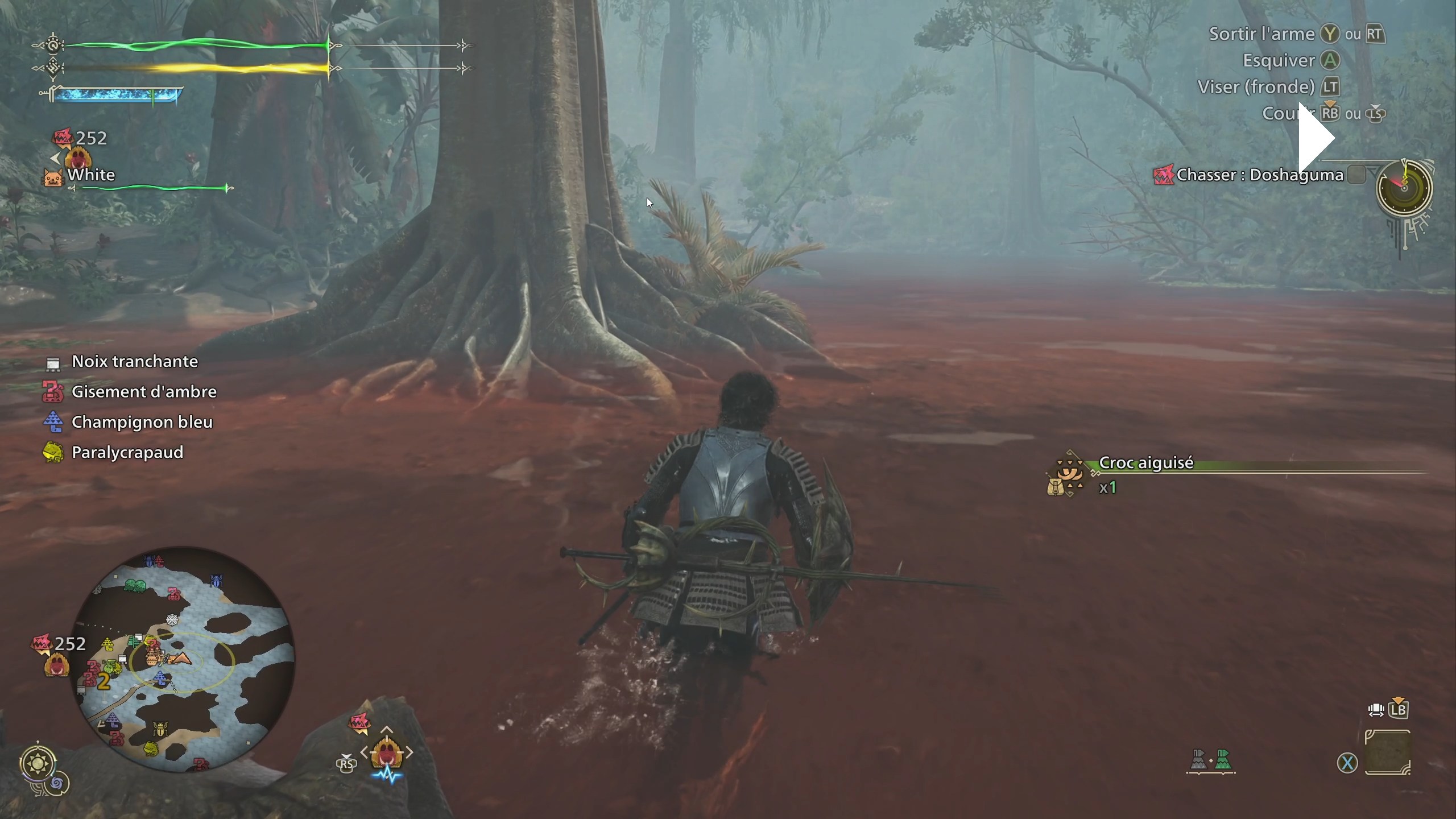
Task: Open the radial menu via the RS prompt
Action: (346, 765)
